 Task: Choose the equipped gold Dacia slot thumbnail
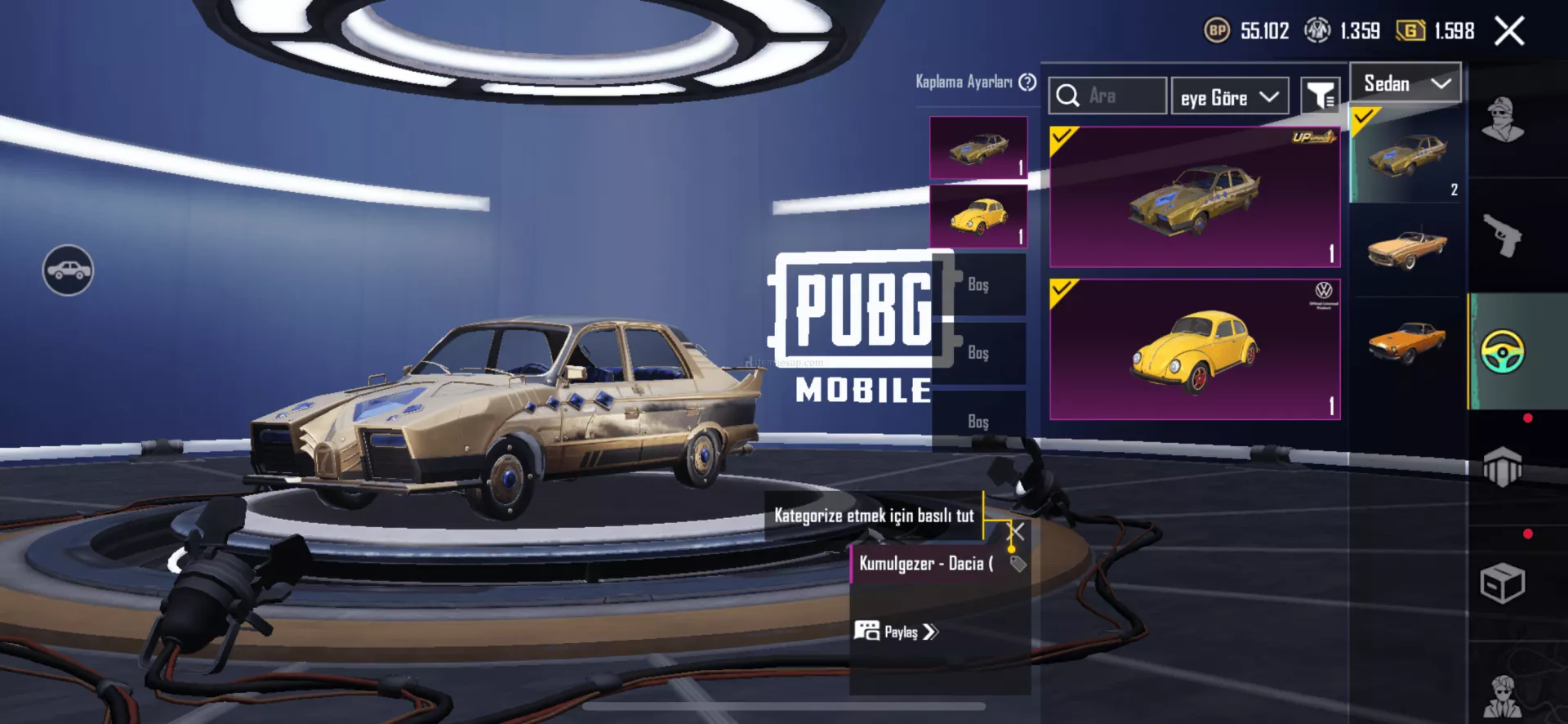(x=978, y=148)
